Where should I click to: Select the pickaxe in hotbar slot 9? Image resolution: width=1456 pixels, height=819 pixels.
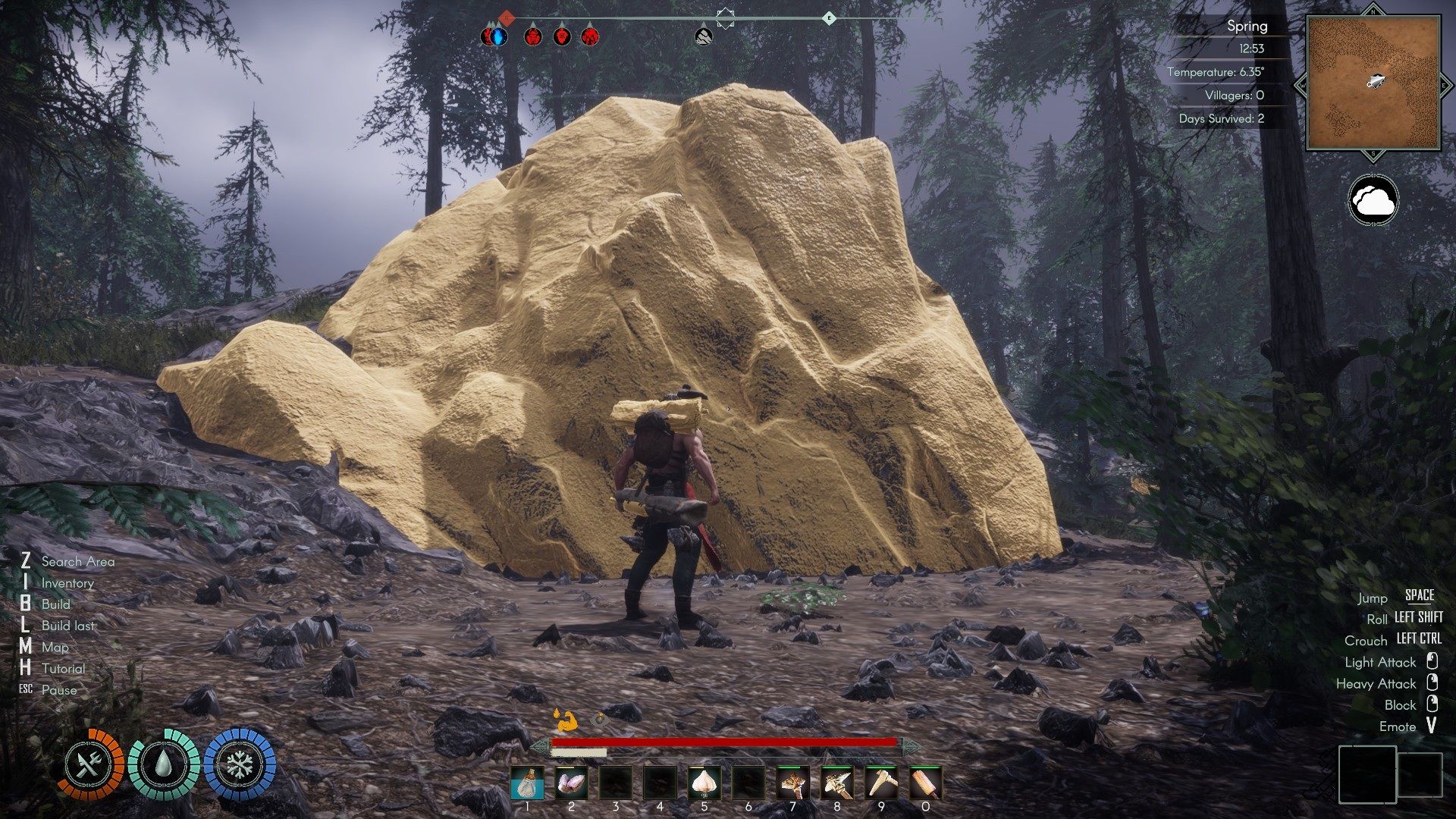(881, 783)
